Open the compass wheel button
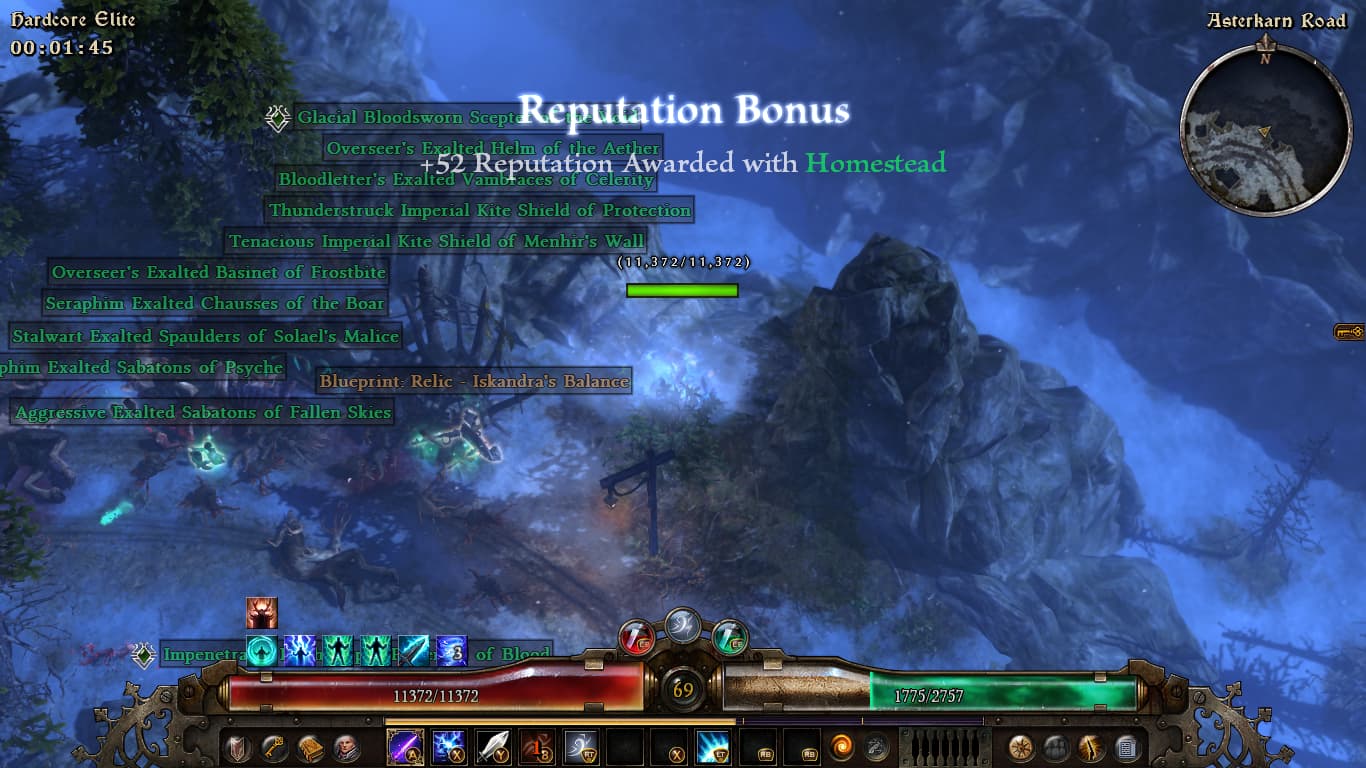The width and height of the screenshot is (1366, 768). (1021, 747)
